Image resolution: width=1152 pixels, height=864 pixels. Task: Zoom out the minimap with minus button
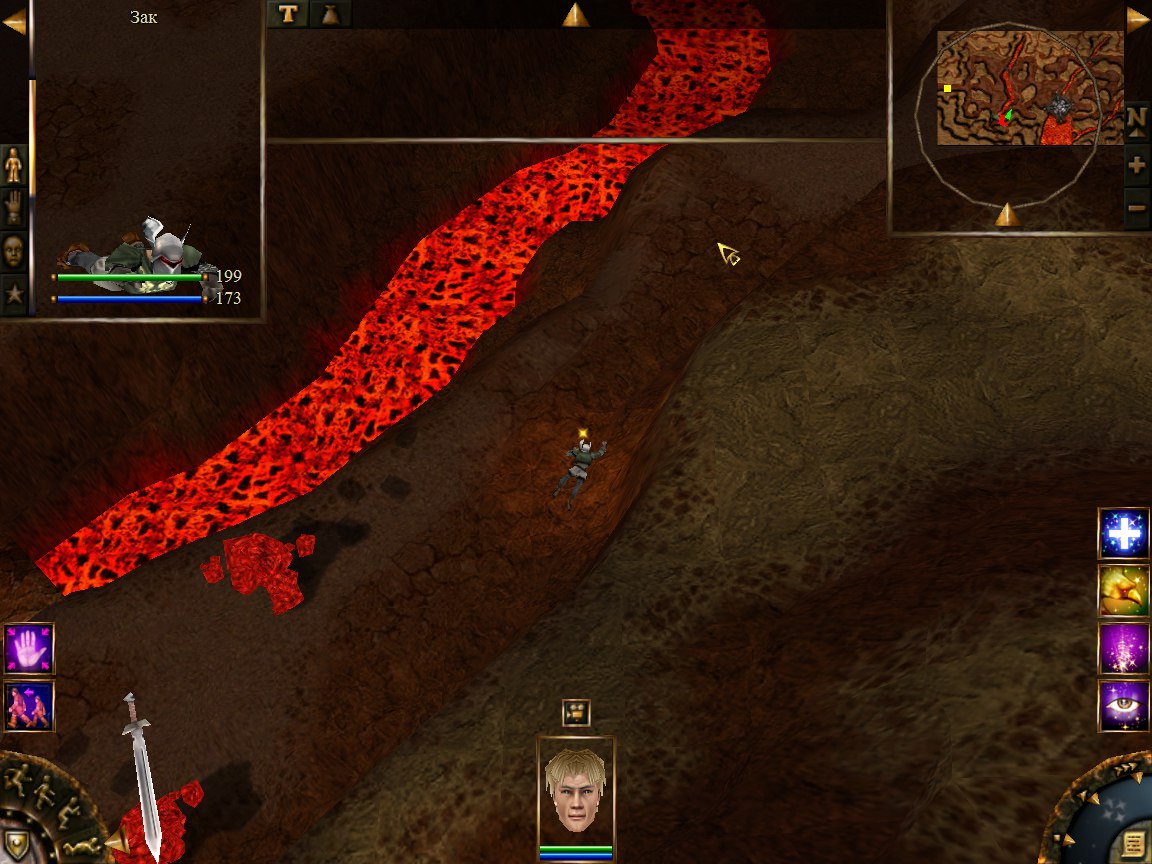coord(1136,208)
